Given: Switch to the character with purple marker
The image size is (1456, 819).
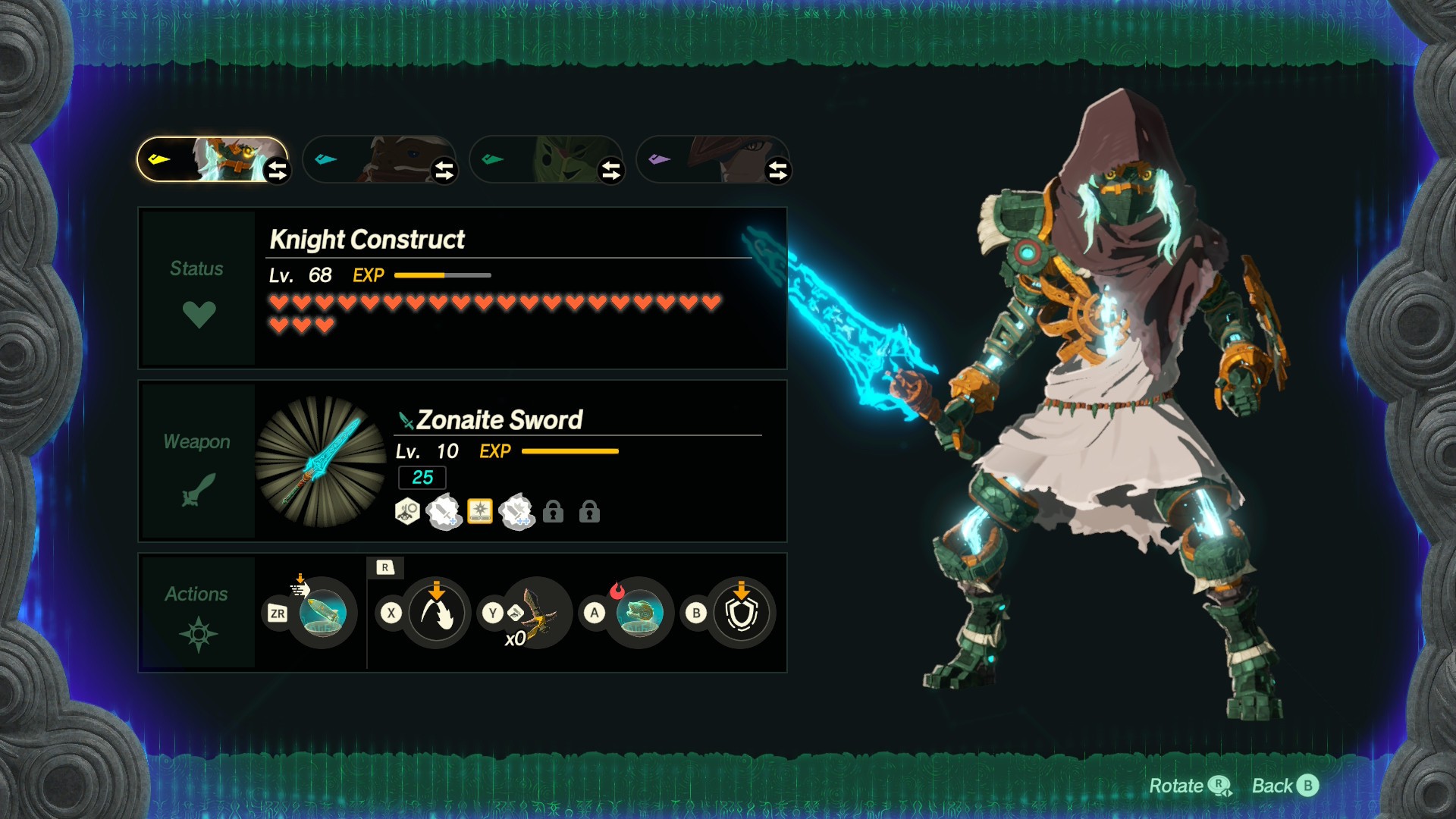Looking at the screenshot, I should click(713, 159).
